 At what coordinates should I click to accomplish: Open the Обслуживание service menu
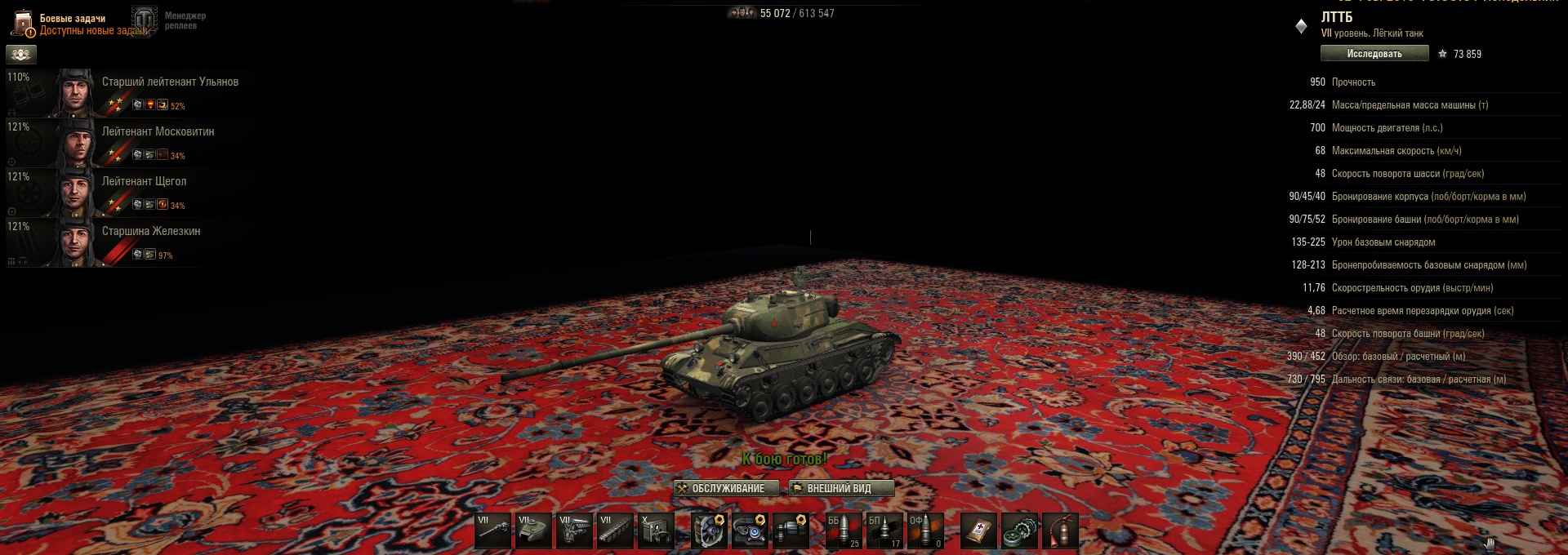tap(720, 488)
